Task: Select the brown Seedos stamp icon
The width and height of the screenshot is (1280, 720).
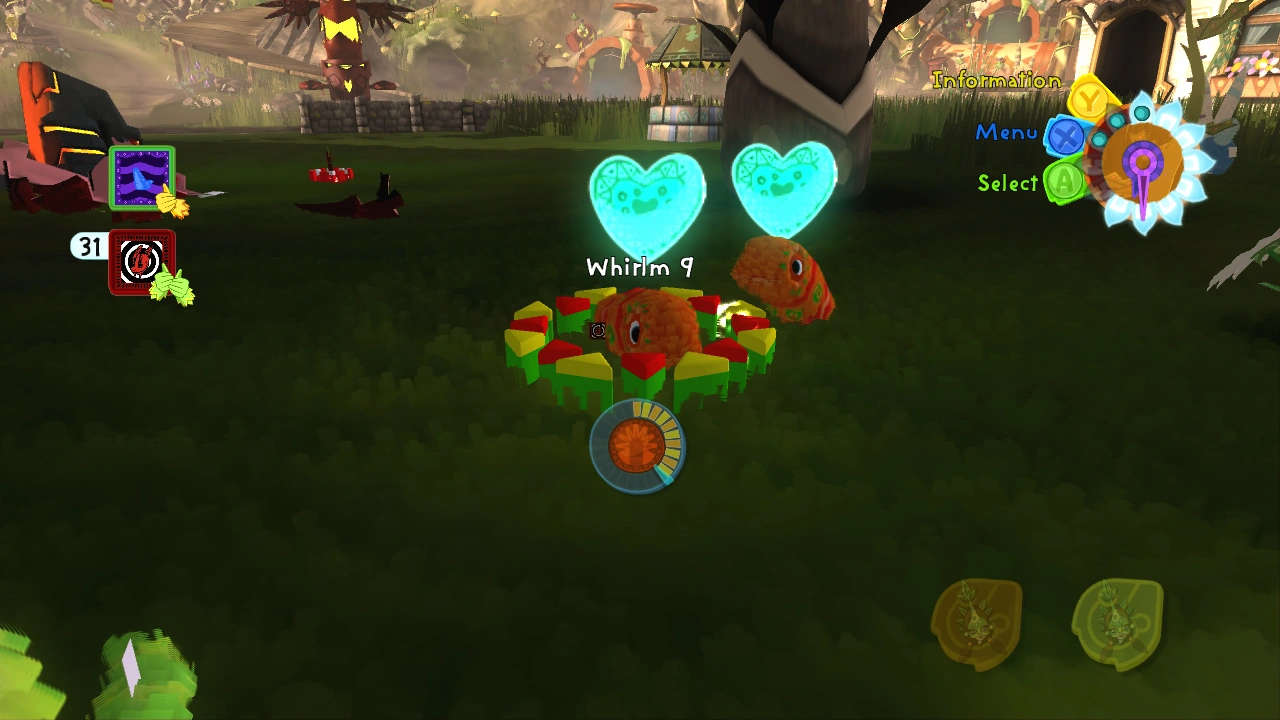Action: (x=978, y=623)
